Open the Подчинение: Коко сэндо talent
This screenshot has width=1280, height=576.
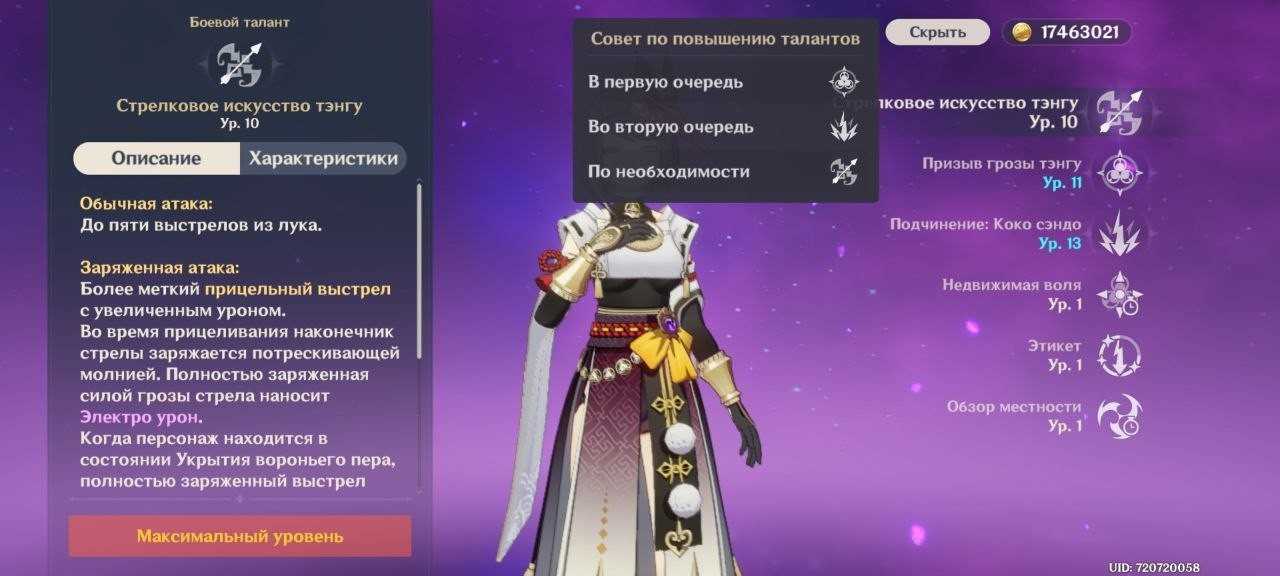(x=1119, y=233)
